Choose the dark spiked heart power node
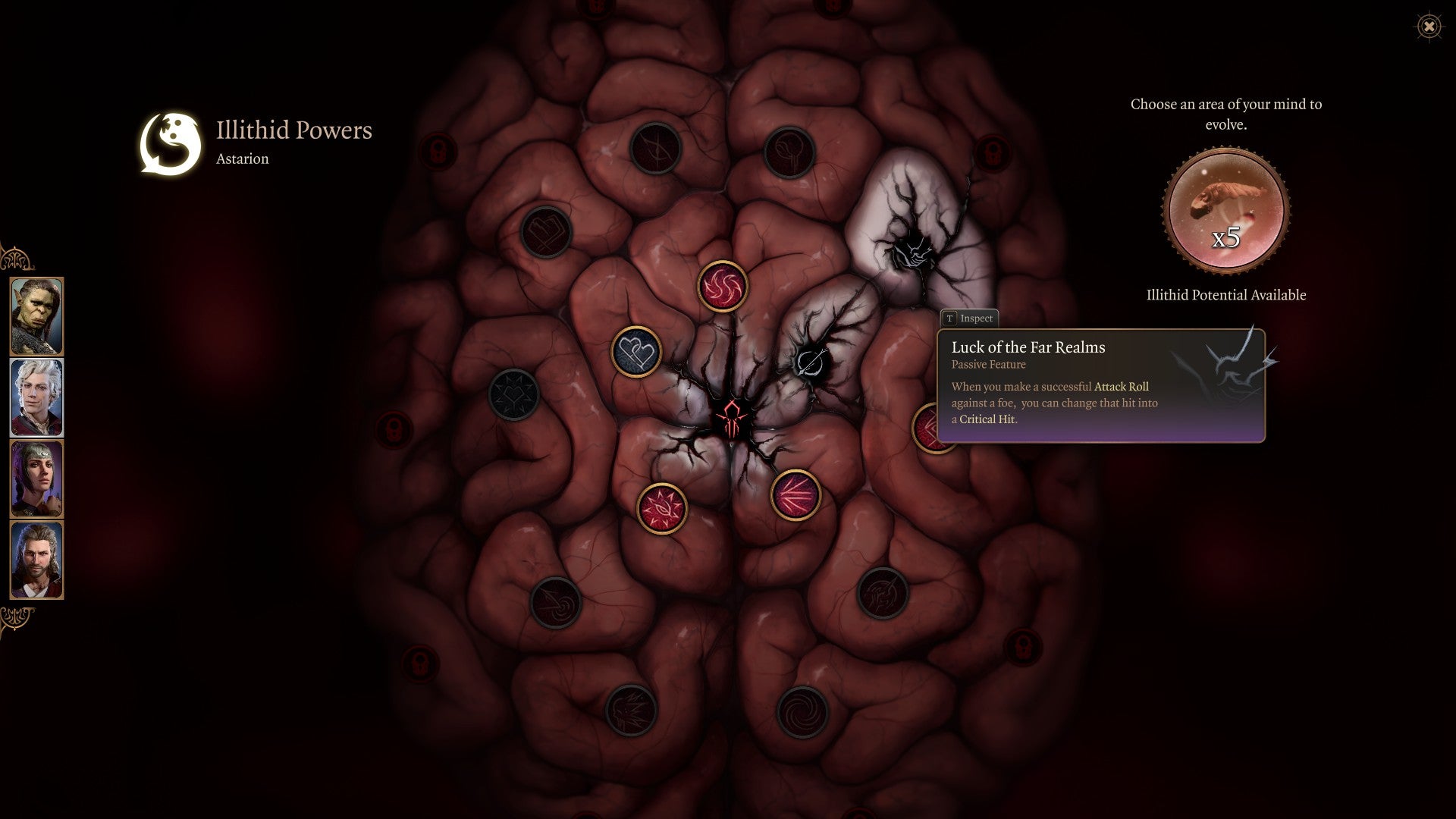Viewport: 1456px width, 819px height. point(513,394)
